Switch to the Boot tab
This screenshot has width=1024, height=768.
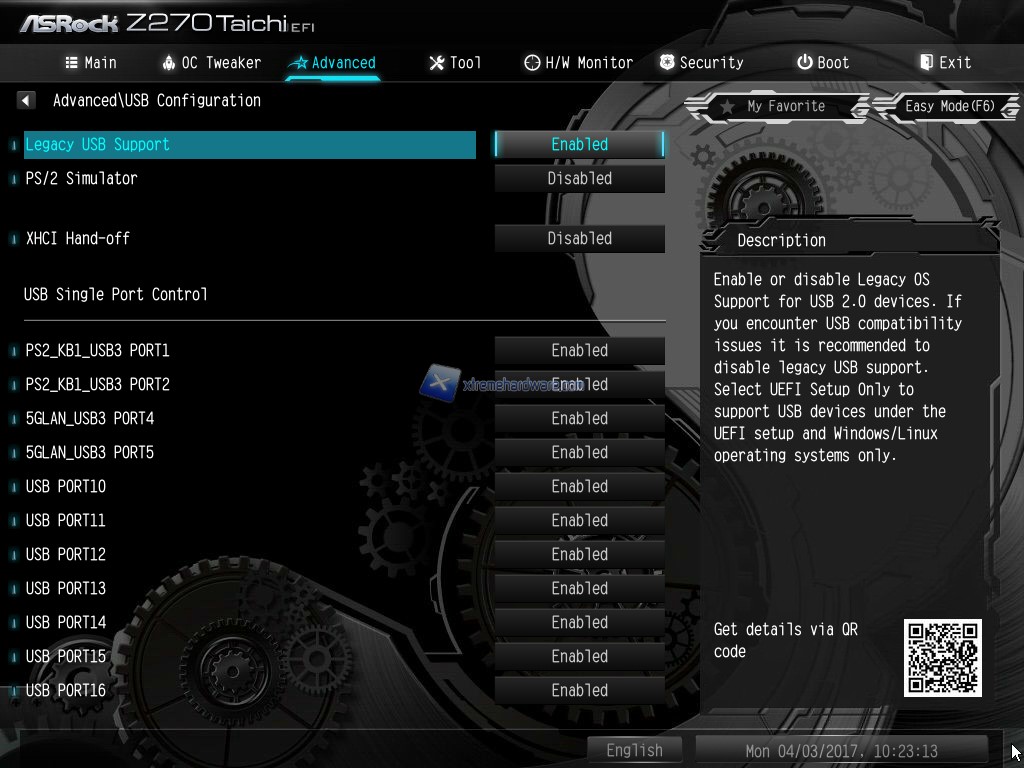tap(823, 62)
